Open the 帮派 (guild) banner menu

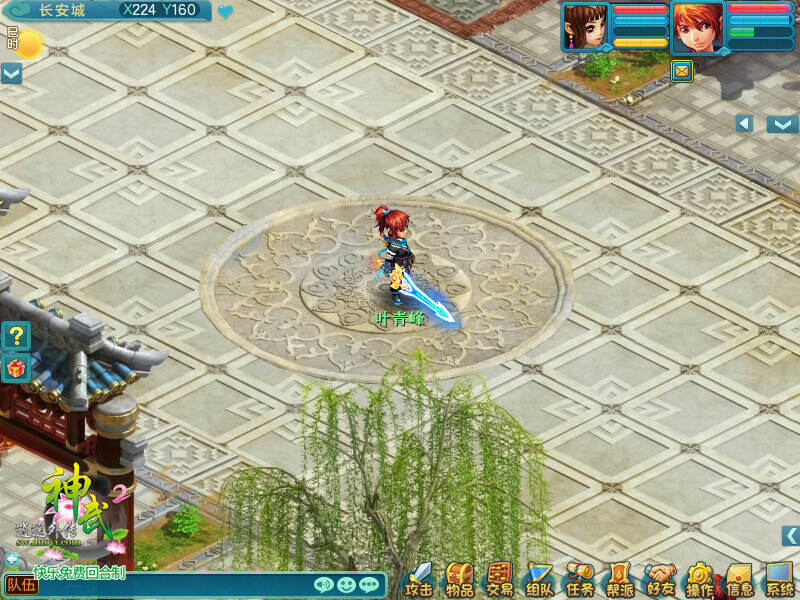(619, 580)
